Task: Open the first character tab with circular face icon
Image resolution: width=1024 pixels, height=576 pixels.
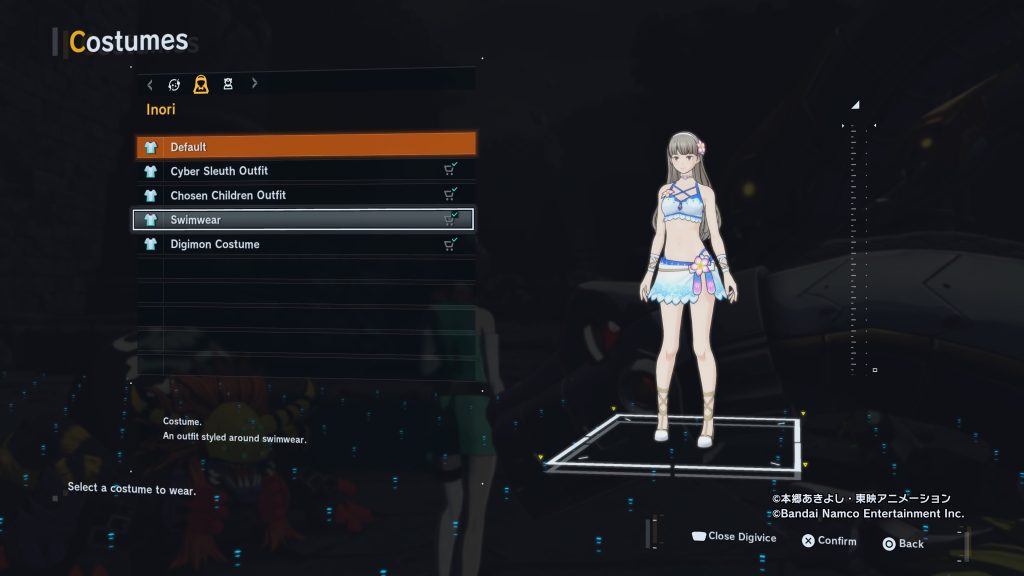Action: pos(174,84)
